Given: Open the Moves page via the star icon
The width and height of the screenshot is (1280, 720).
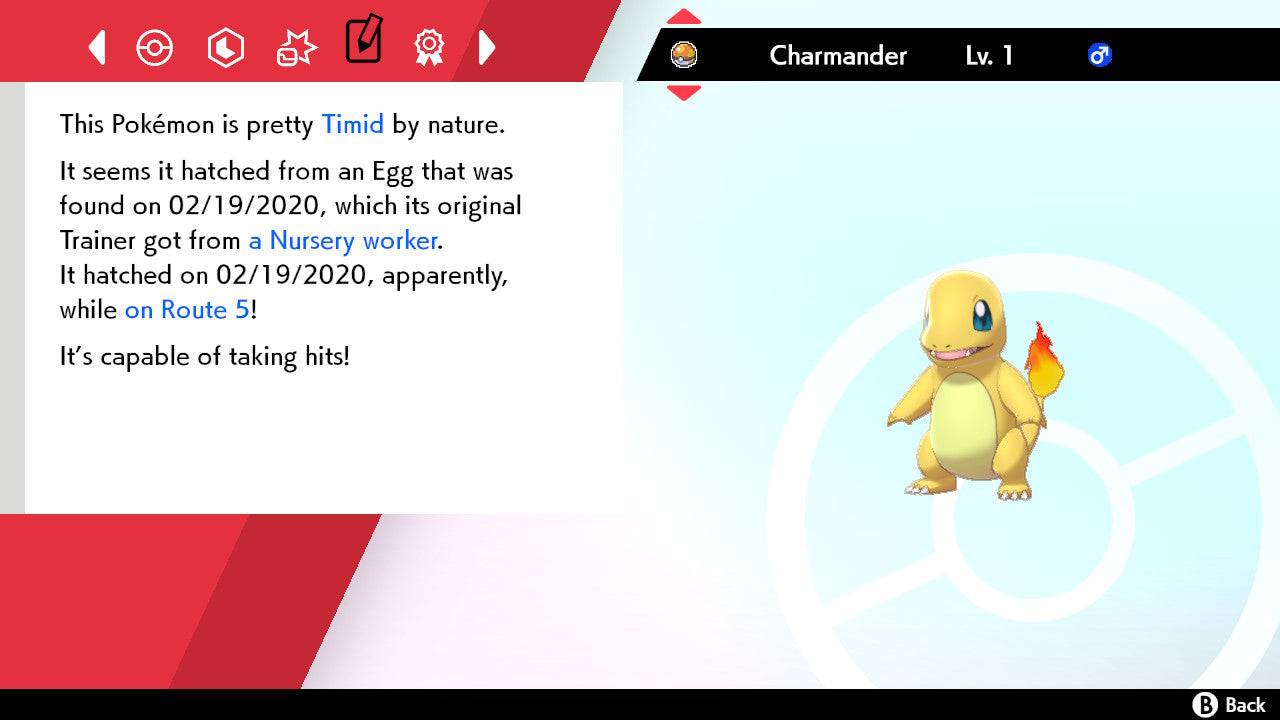Looking at the screenshot, I should [295, 47].
